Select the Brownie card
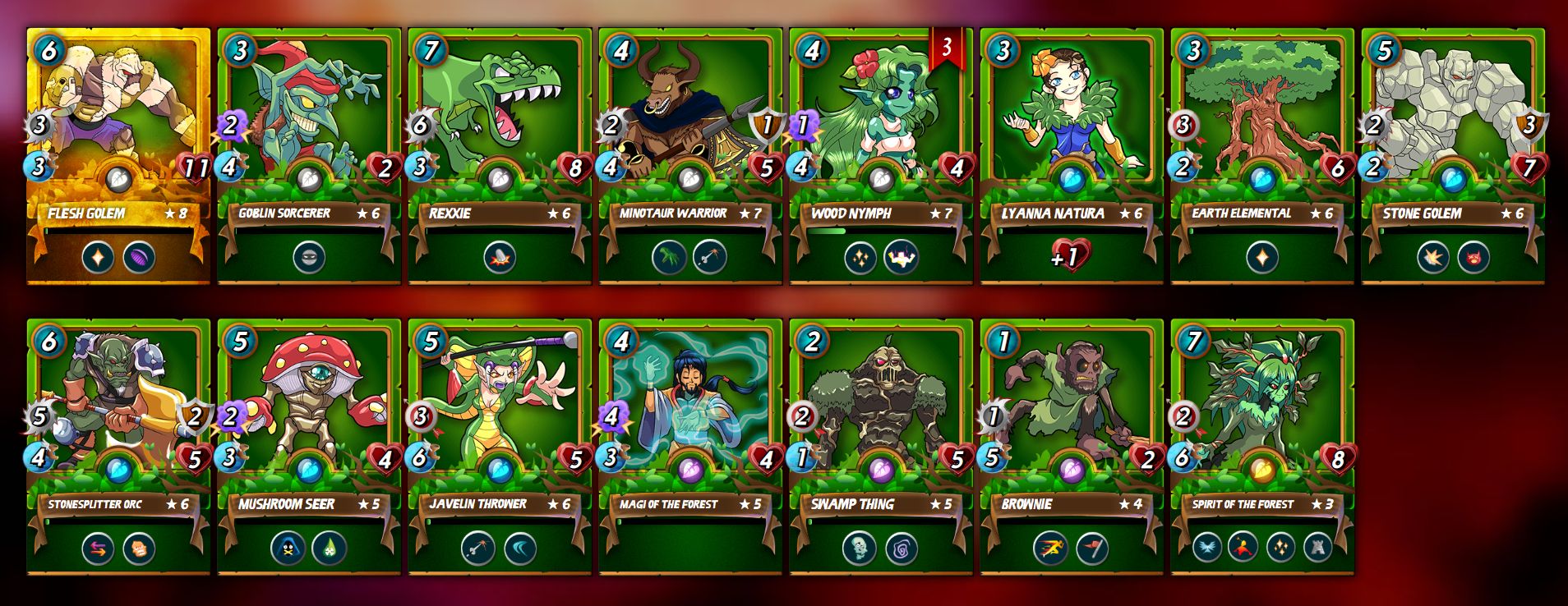Viewport: 1568px width, 606px height. 1072,447
